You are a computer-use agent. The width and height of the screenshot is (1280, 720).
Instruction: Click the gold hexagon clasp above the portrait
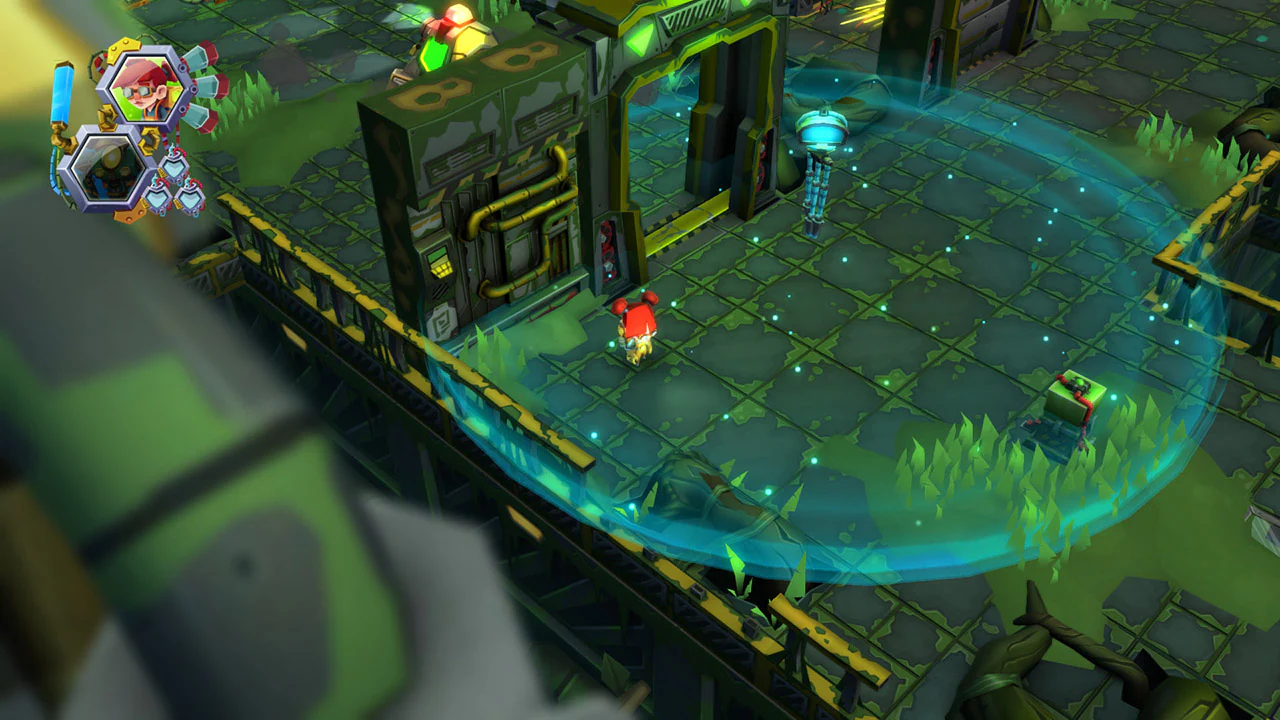tap(122, 48)
